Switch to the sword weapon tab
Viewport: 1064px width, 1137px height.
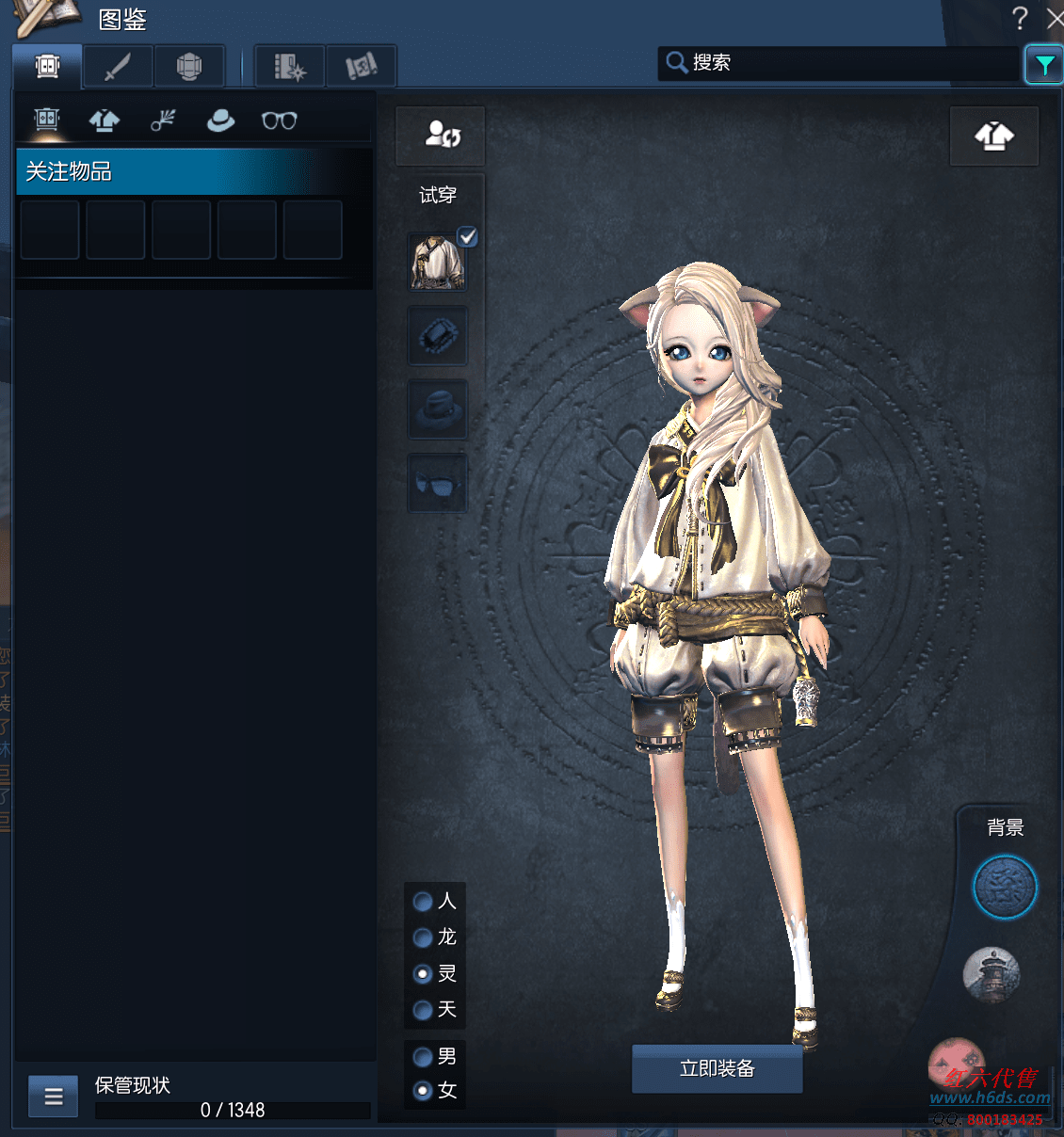click(118, 67)
